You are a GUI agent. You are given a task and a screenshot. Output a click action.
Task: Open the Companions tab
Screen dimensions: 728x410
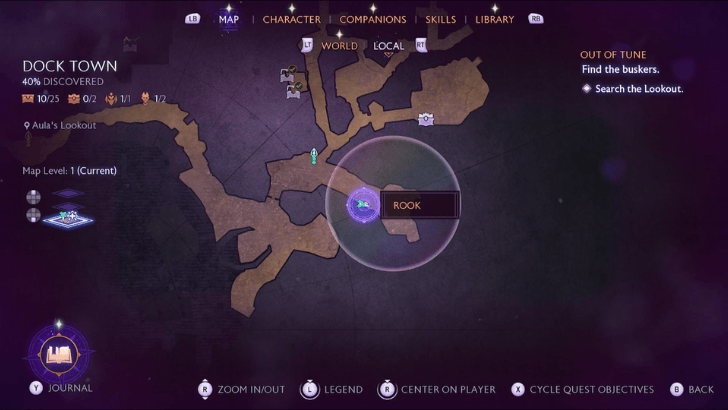372,19
